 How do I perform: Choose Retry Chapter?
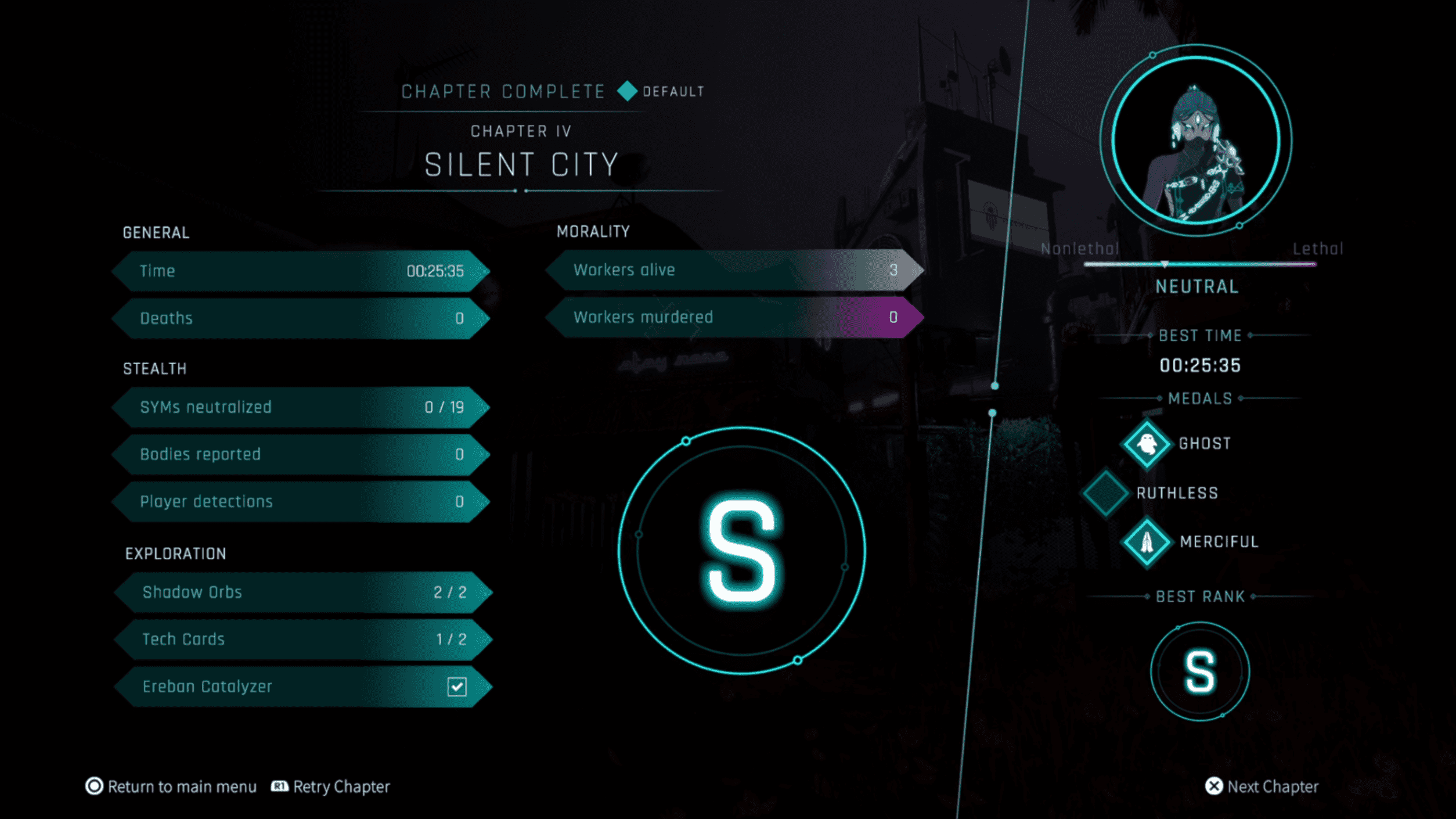click(331, 786)
